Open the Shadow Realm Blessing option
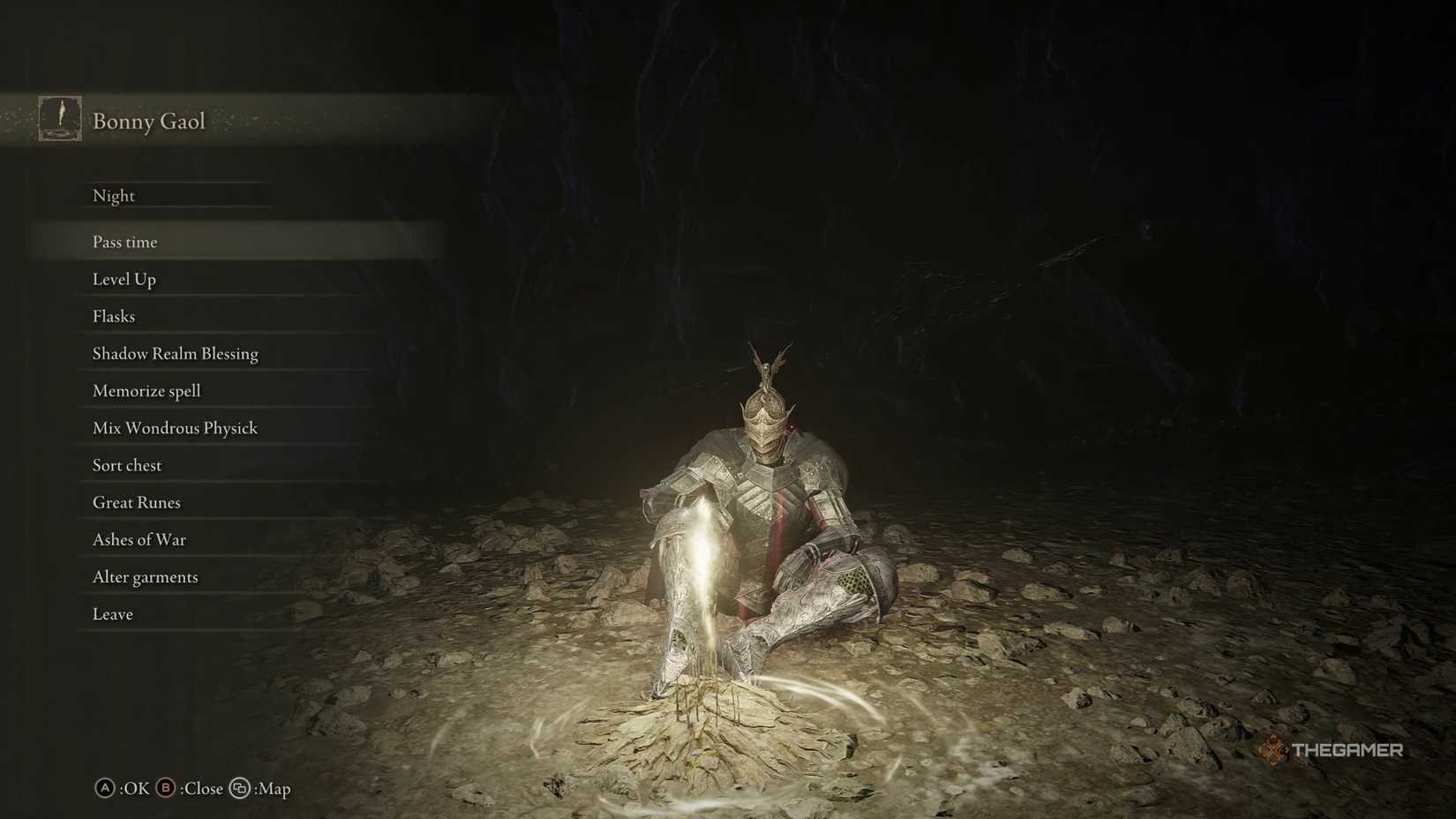 click(x=176, y=353)
